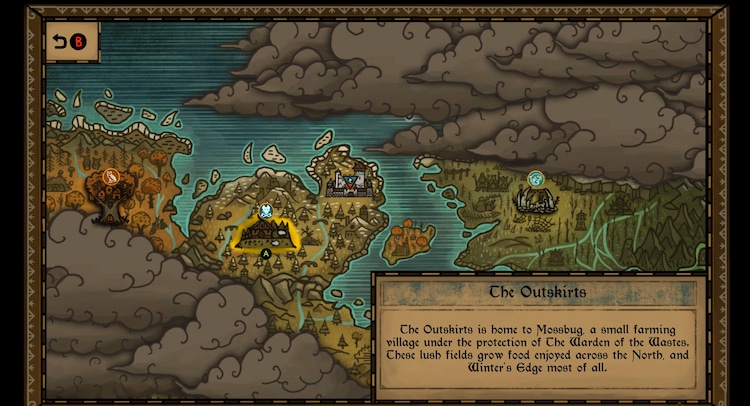The image size is (750, 406).
Task: Go back using the top-left return button
Action: point(69,42)
